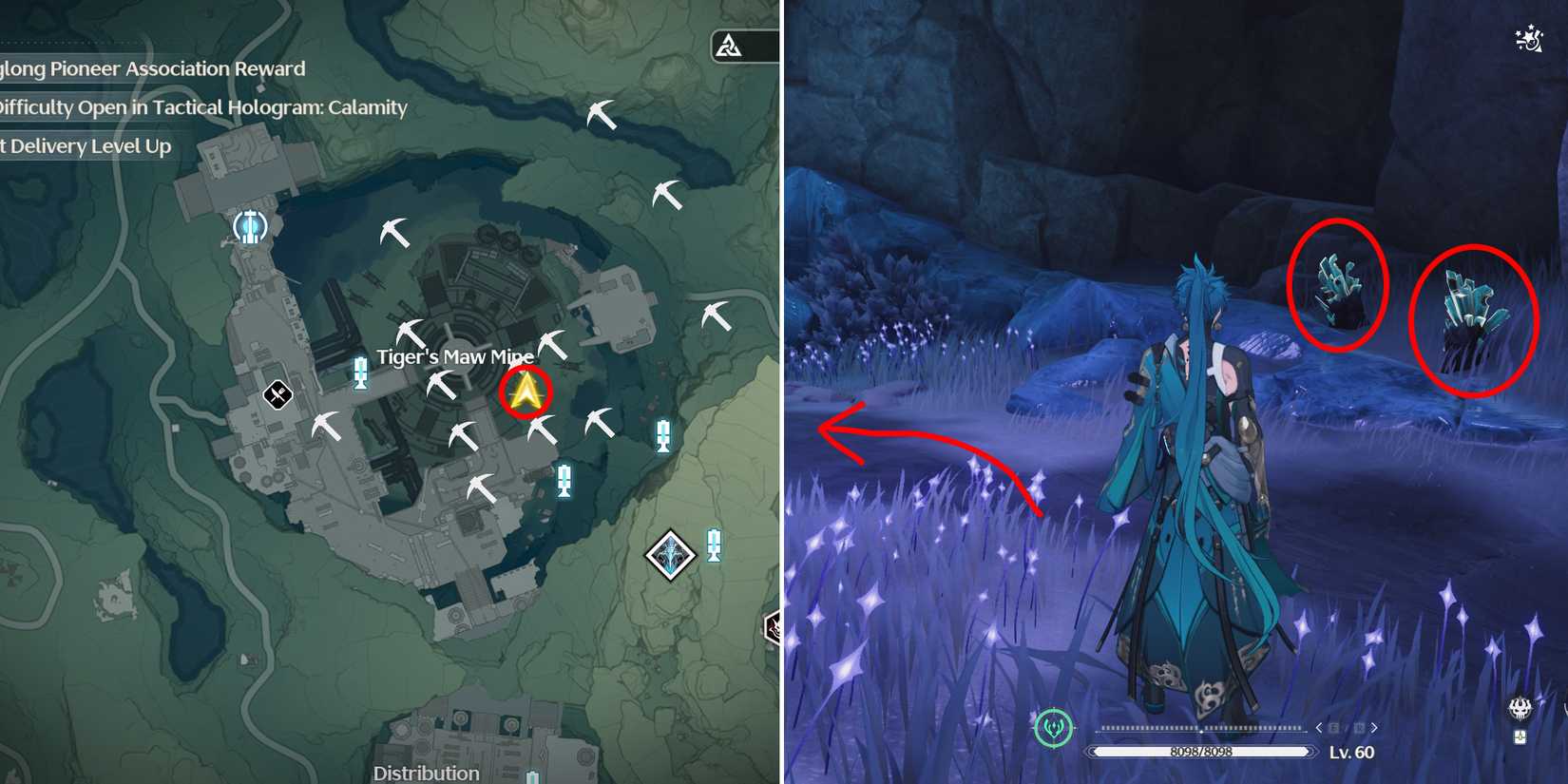Click the dotted level slider above the health bar
This screenshot has width=1568, height=784.
click(x=1199, y=726)
